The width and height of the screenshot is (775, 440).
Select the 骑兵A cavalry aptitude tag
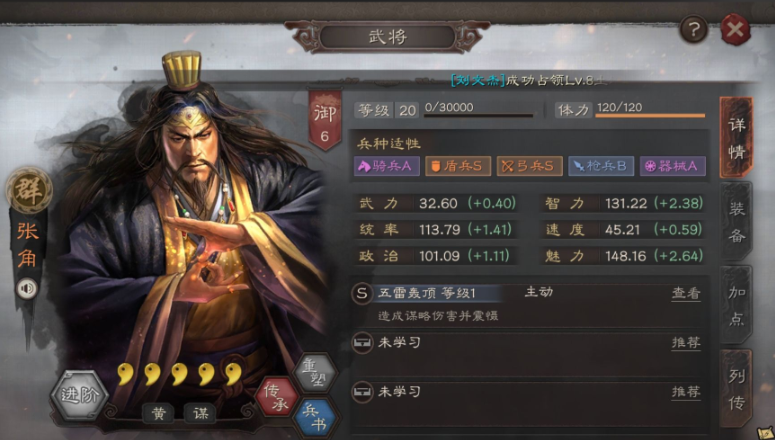[x=387, y=166]
